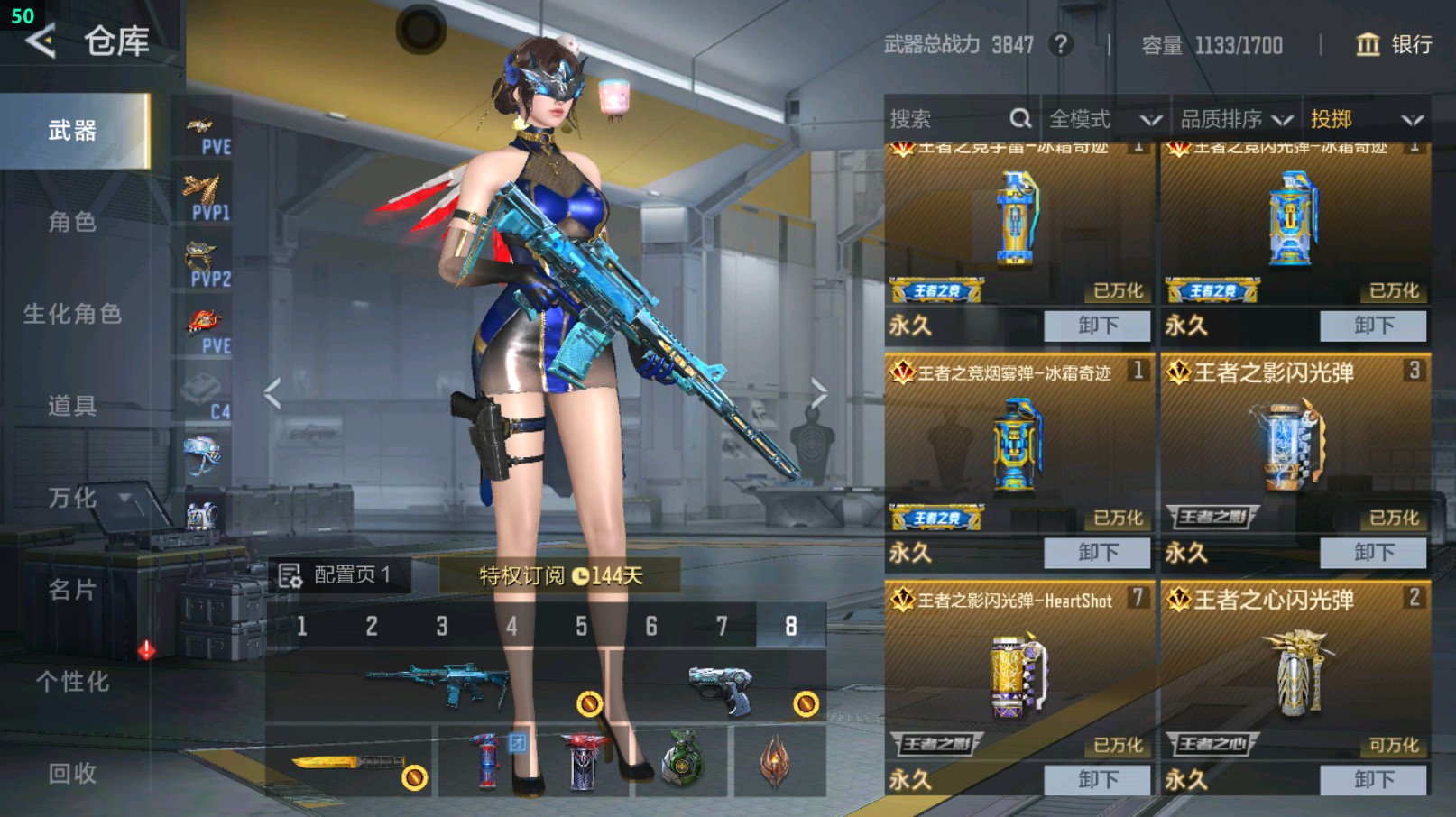1456x817 pixels.
Task: Choose loadout slot number 5
Action: click(x=581, y=626)
